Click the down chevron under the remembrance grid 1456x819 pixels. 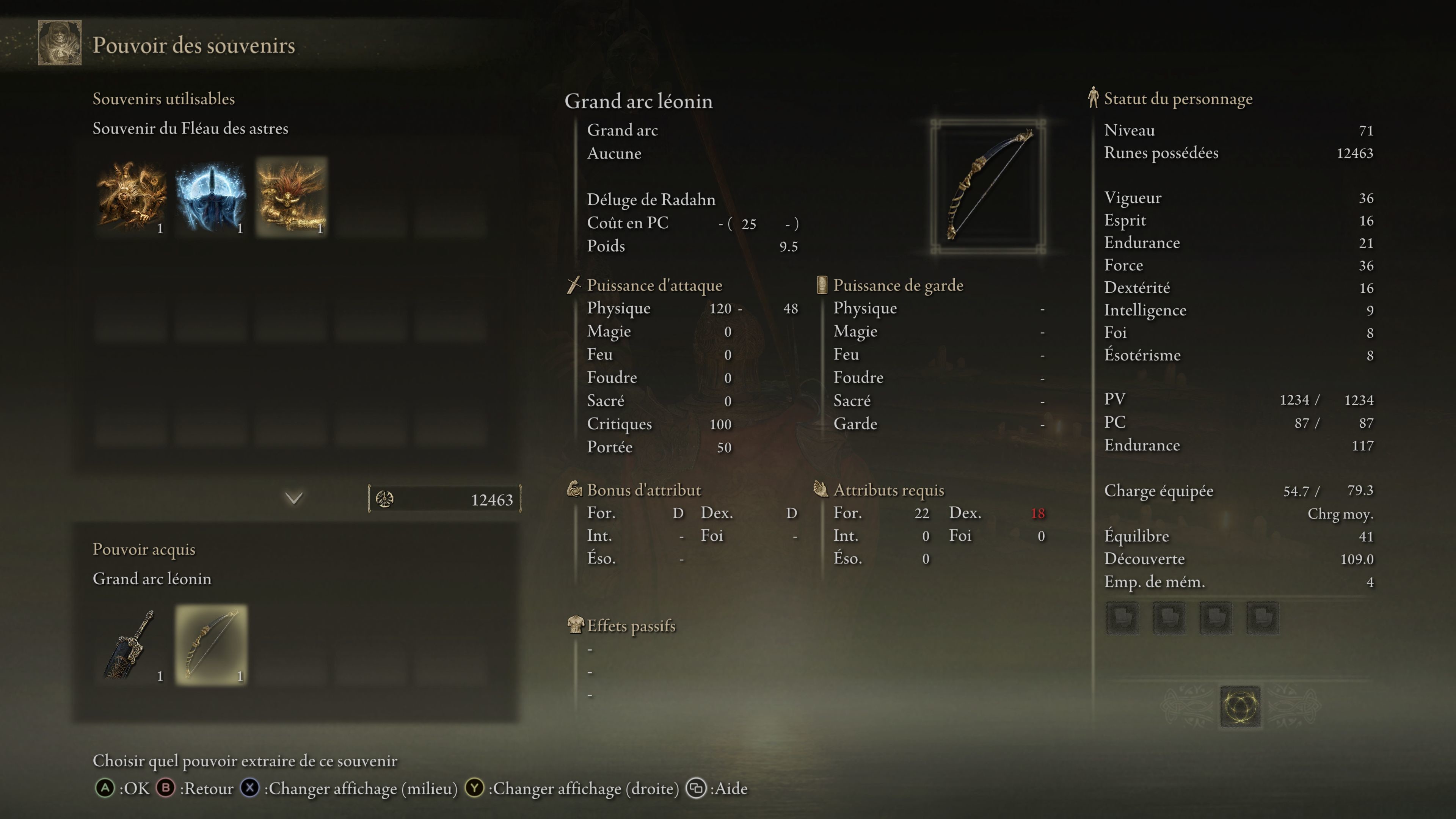pos(294,498)
